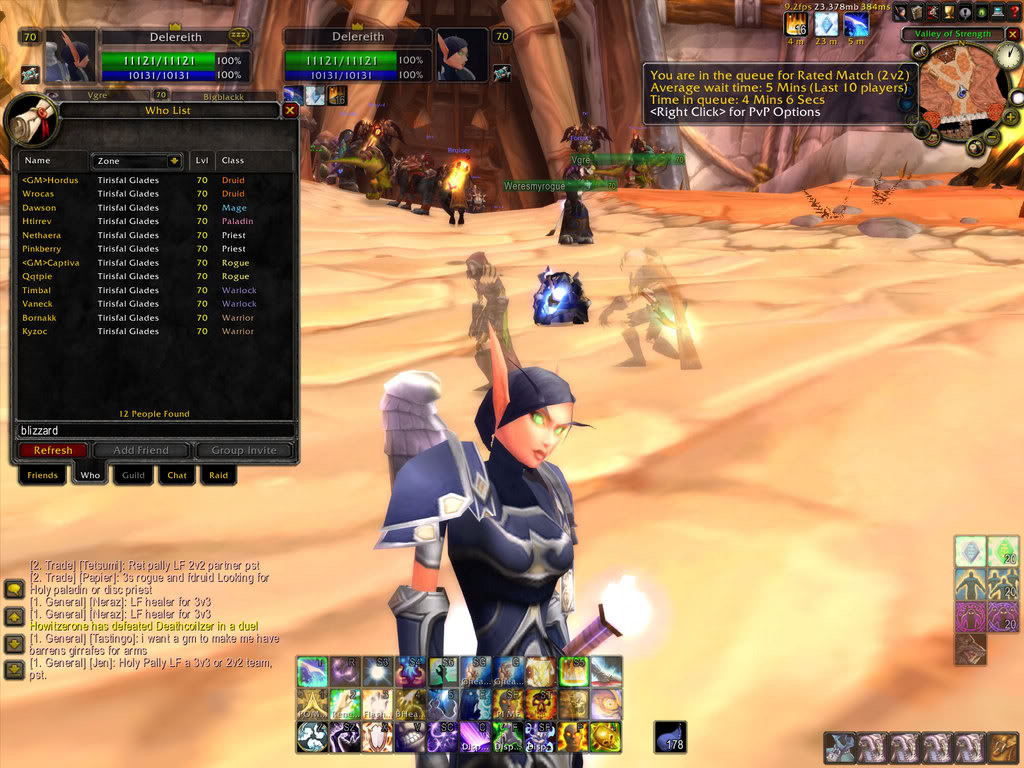Image resolution: width=1024 pixels, height=768 pixels.
Task: Select Dawson in the Who List
Action: 40,208
